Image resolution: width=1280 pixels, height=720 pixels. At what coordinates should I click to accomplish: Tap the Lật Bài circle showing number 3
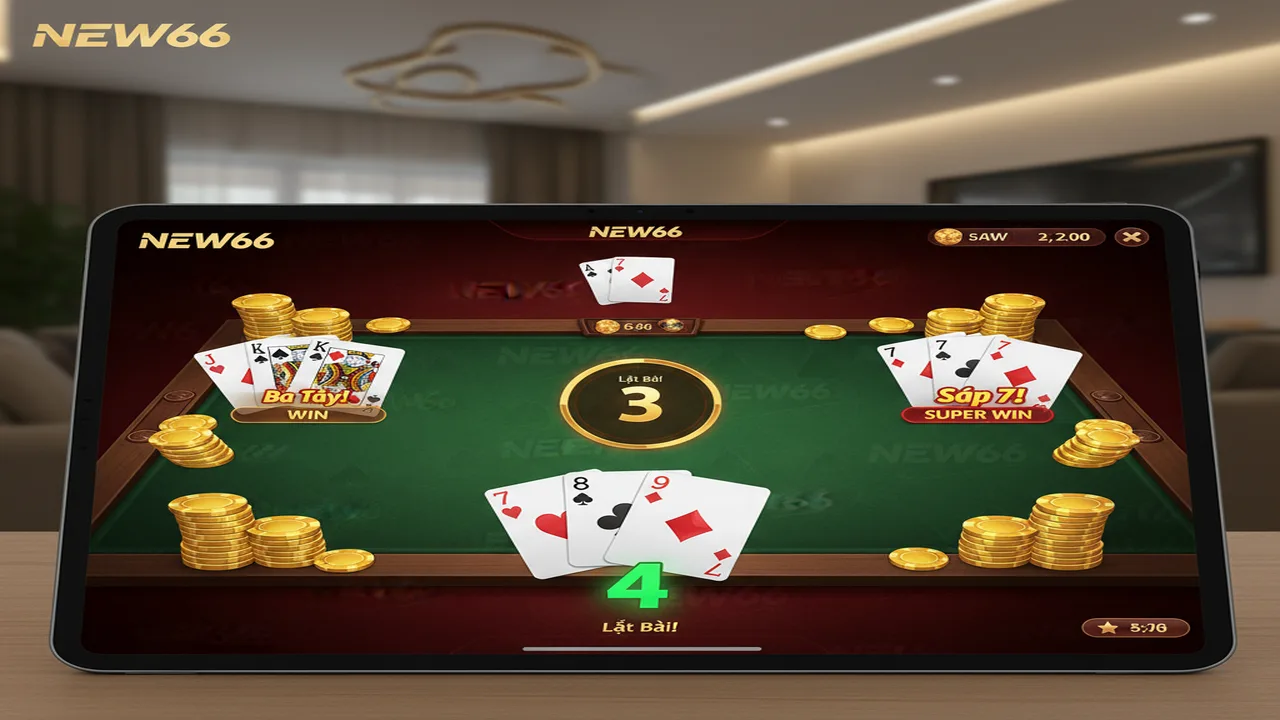[642, 399]
